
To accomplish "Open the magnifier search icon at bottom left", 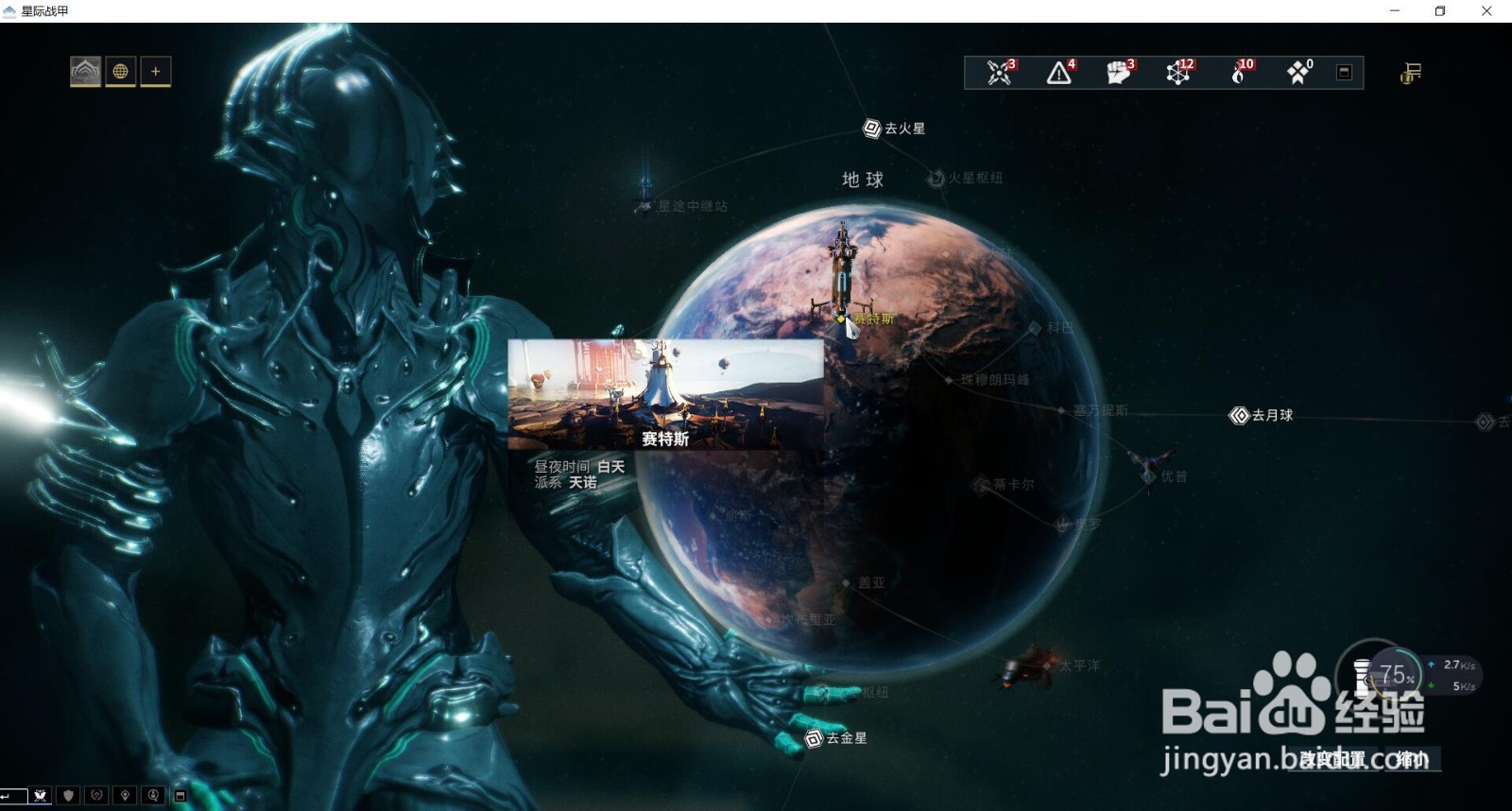I will tap(152, 797).
